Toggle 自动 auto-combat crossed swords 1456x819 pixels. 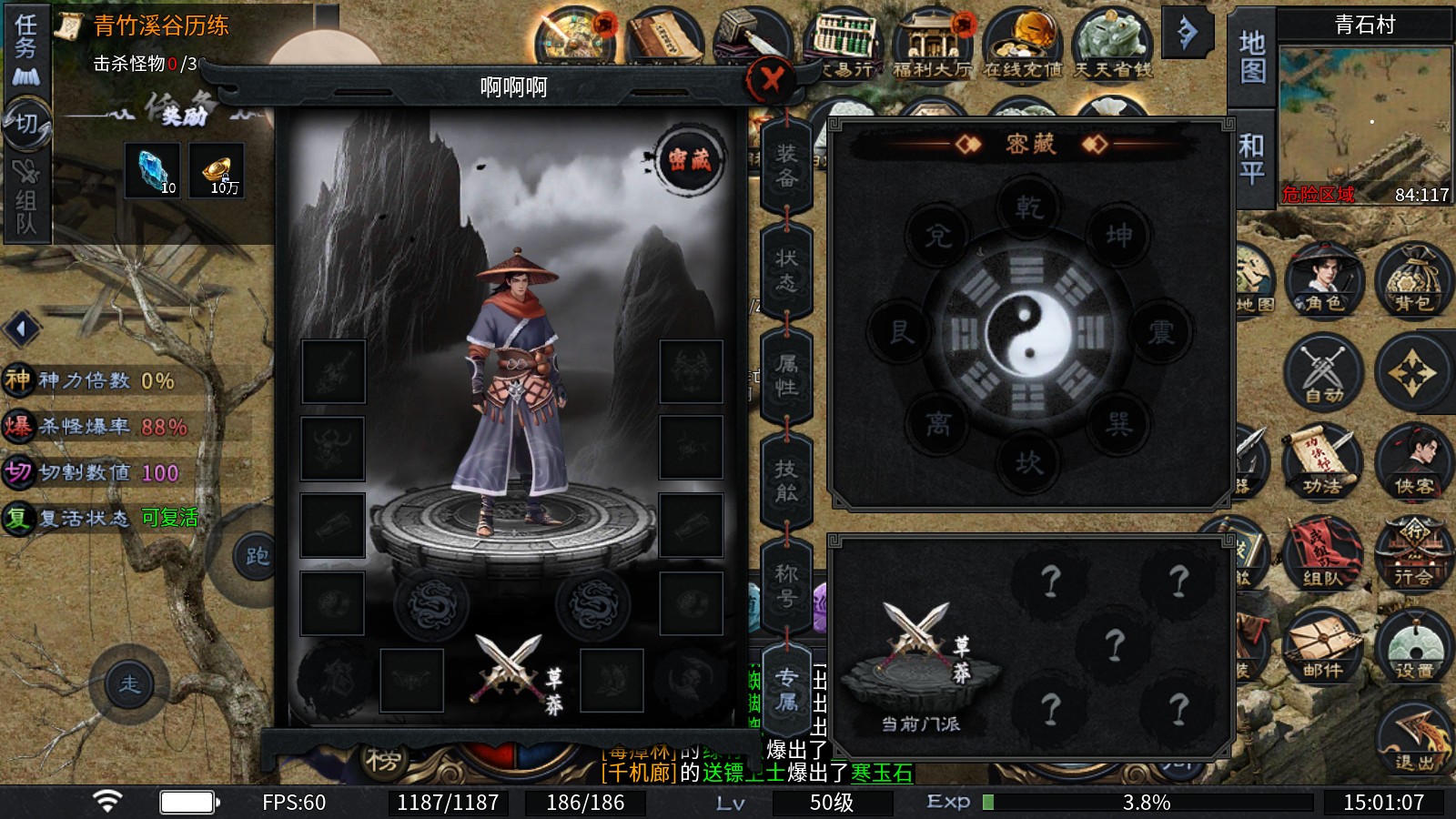point(1323,372)
